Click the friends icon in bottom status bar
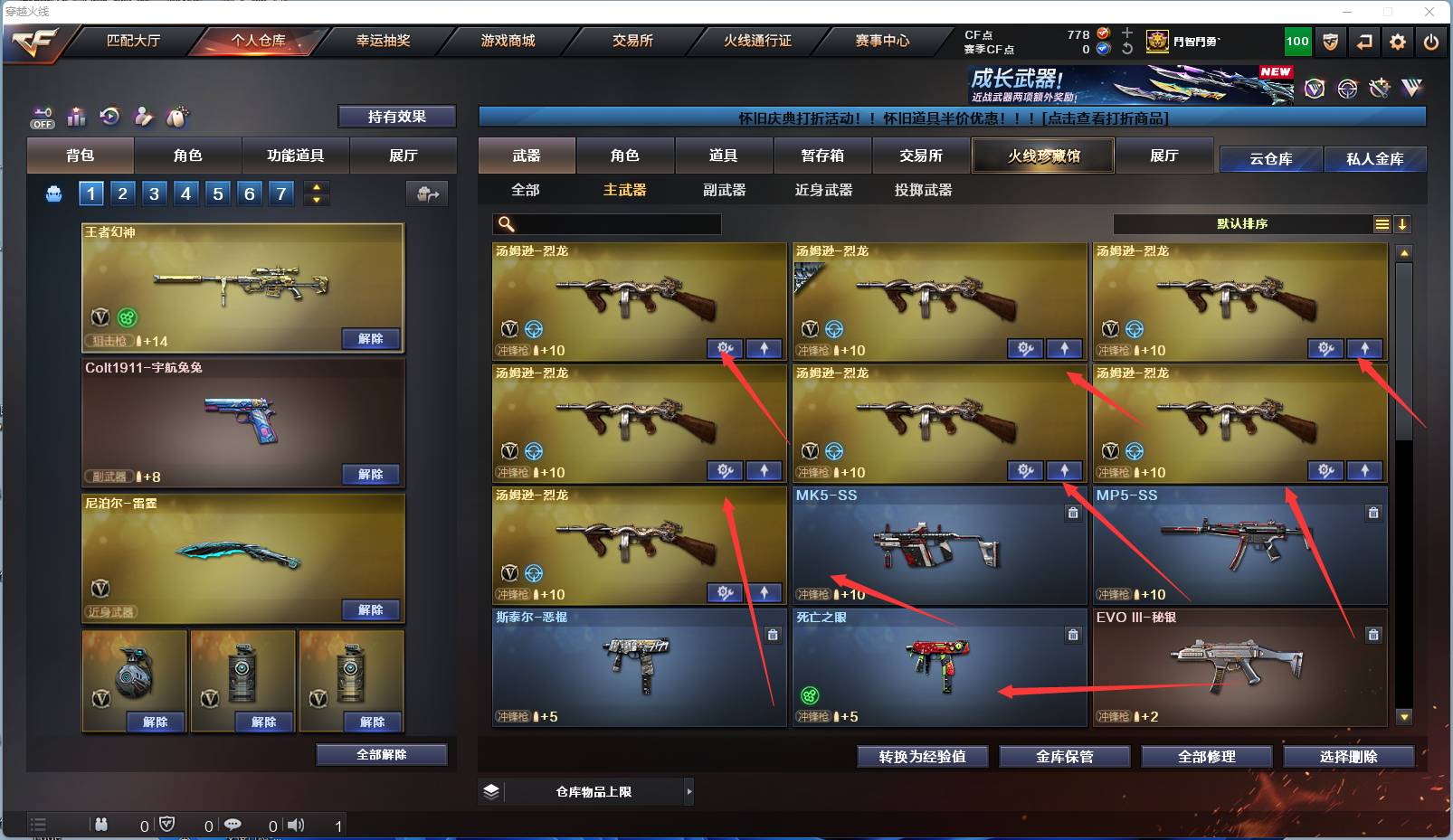This screenshot has height=840, width=1453. point(101,824)
